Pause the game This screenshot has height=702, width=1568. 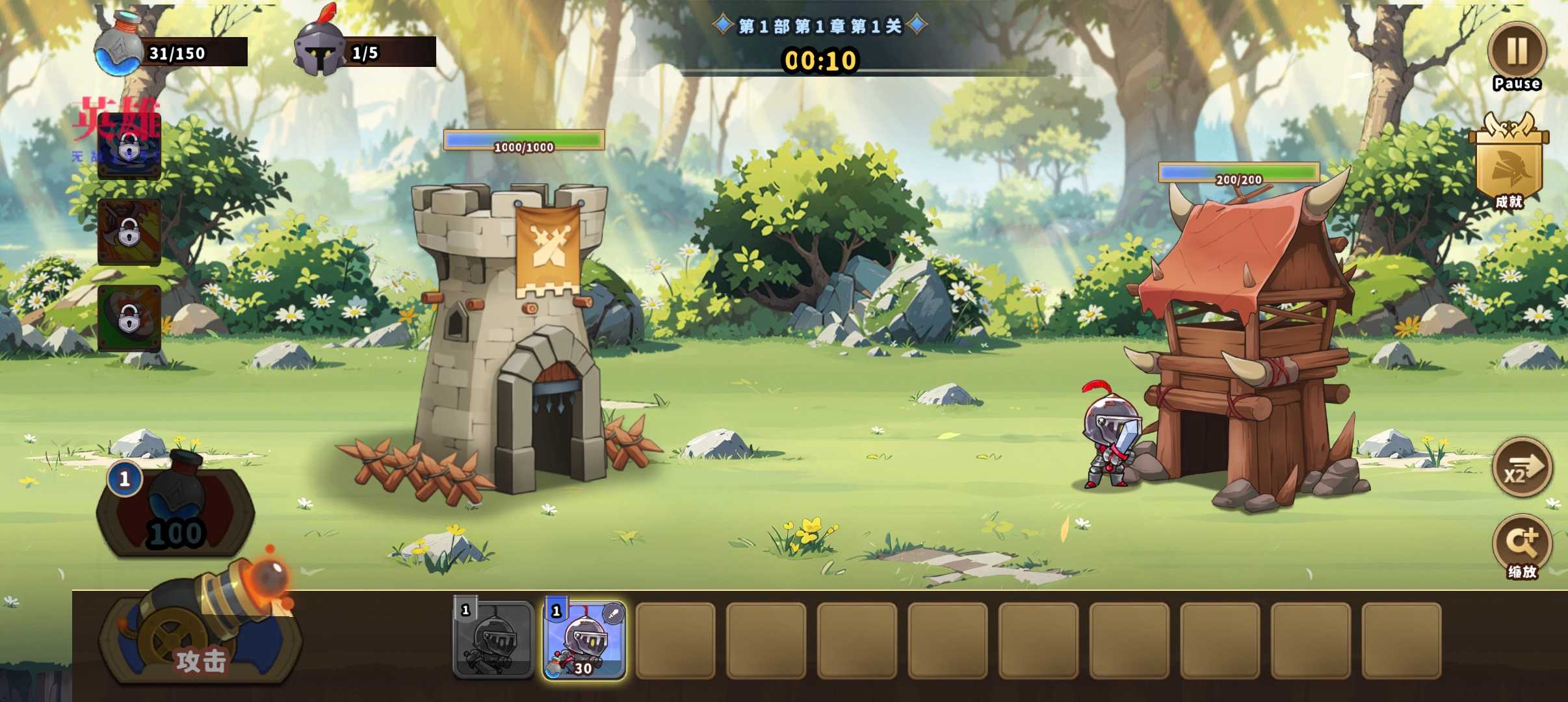coord(1517,52)
